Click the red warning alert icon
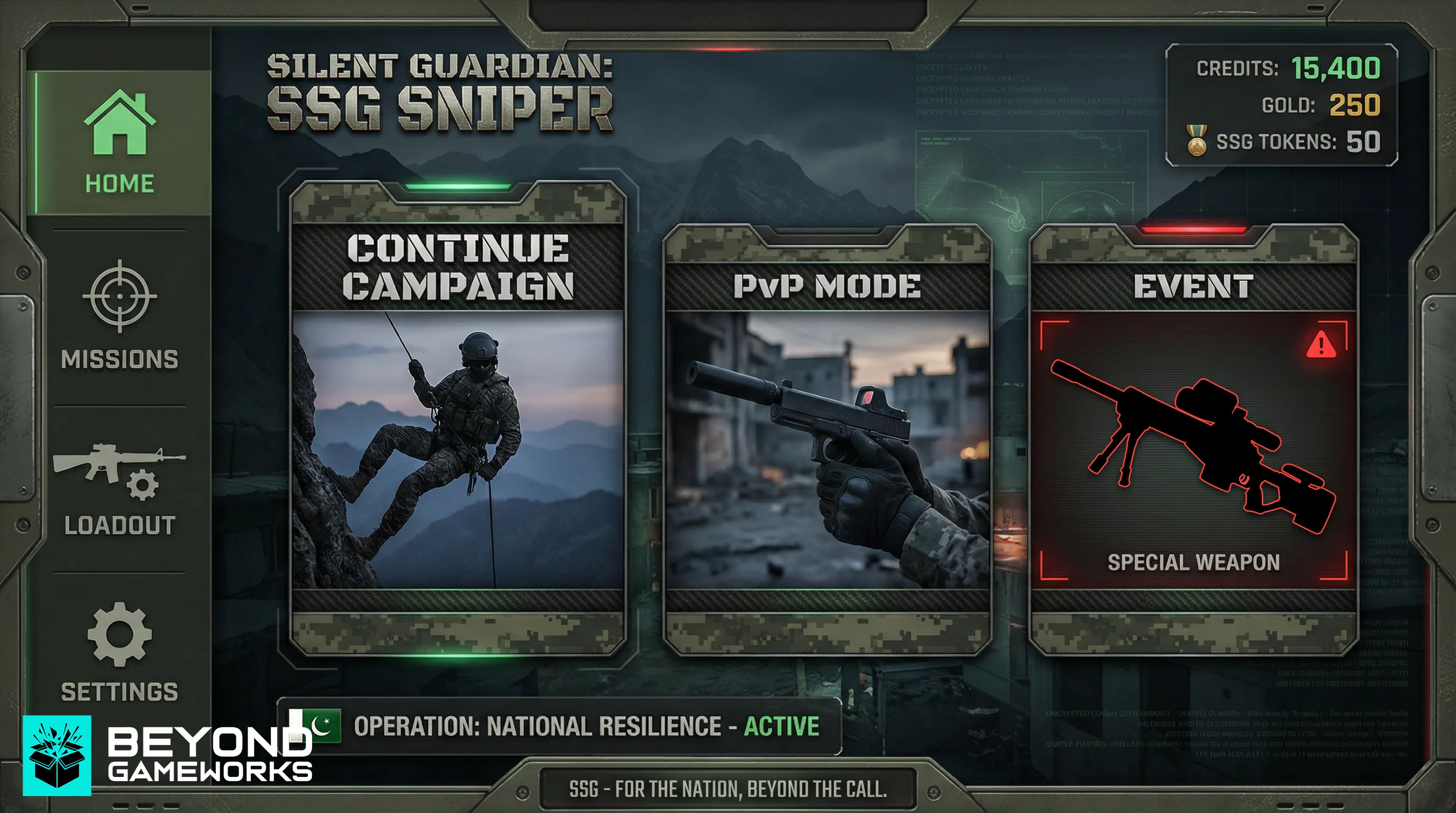1456x813 pixels. 1322,345
